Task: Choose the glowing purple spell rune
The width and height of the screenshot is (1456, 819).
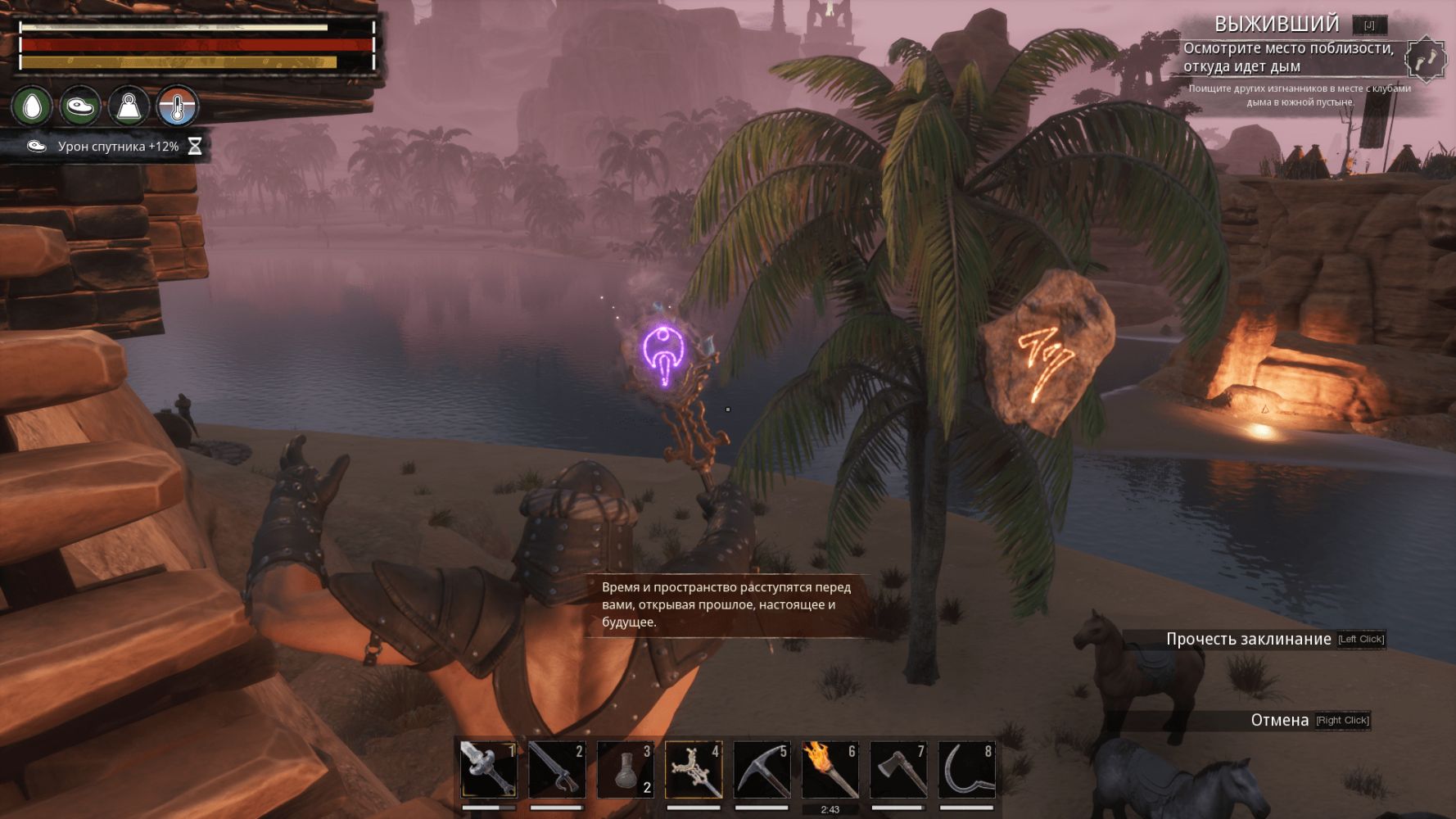Action: (662, 355)
